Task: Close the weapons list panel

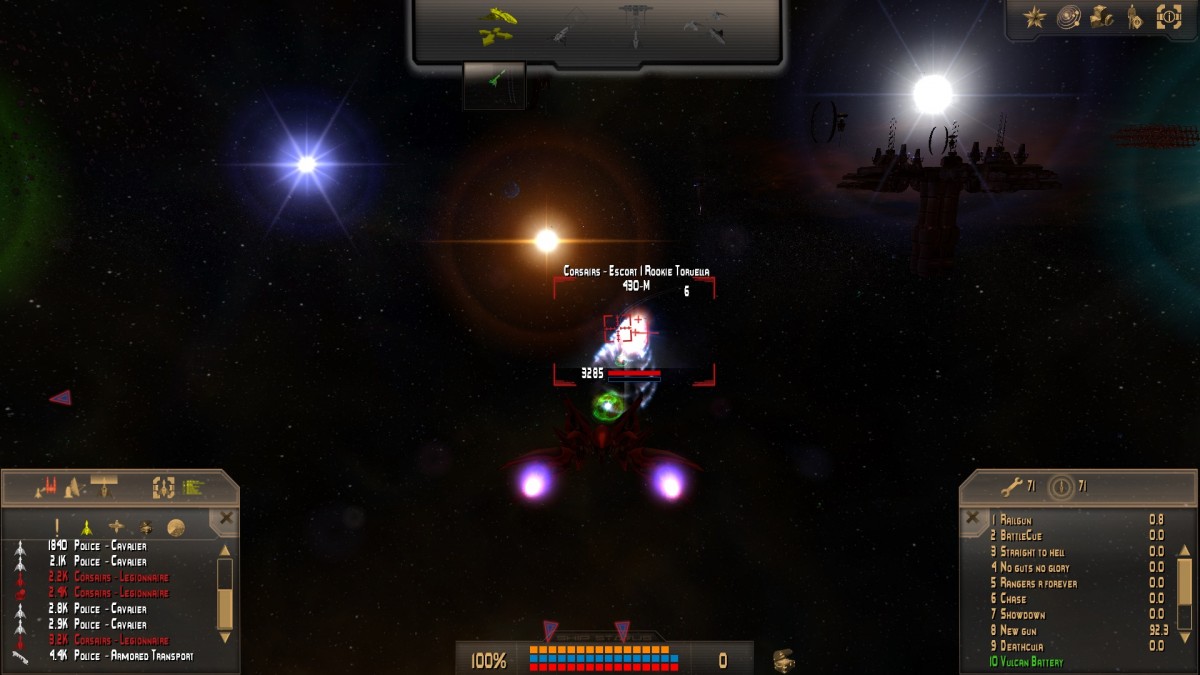Action: click(x=972, y=518)
